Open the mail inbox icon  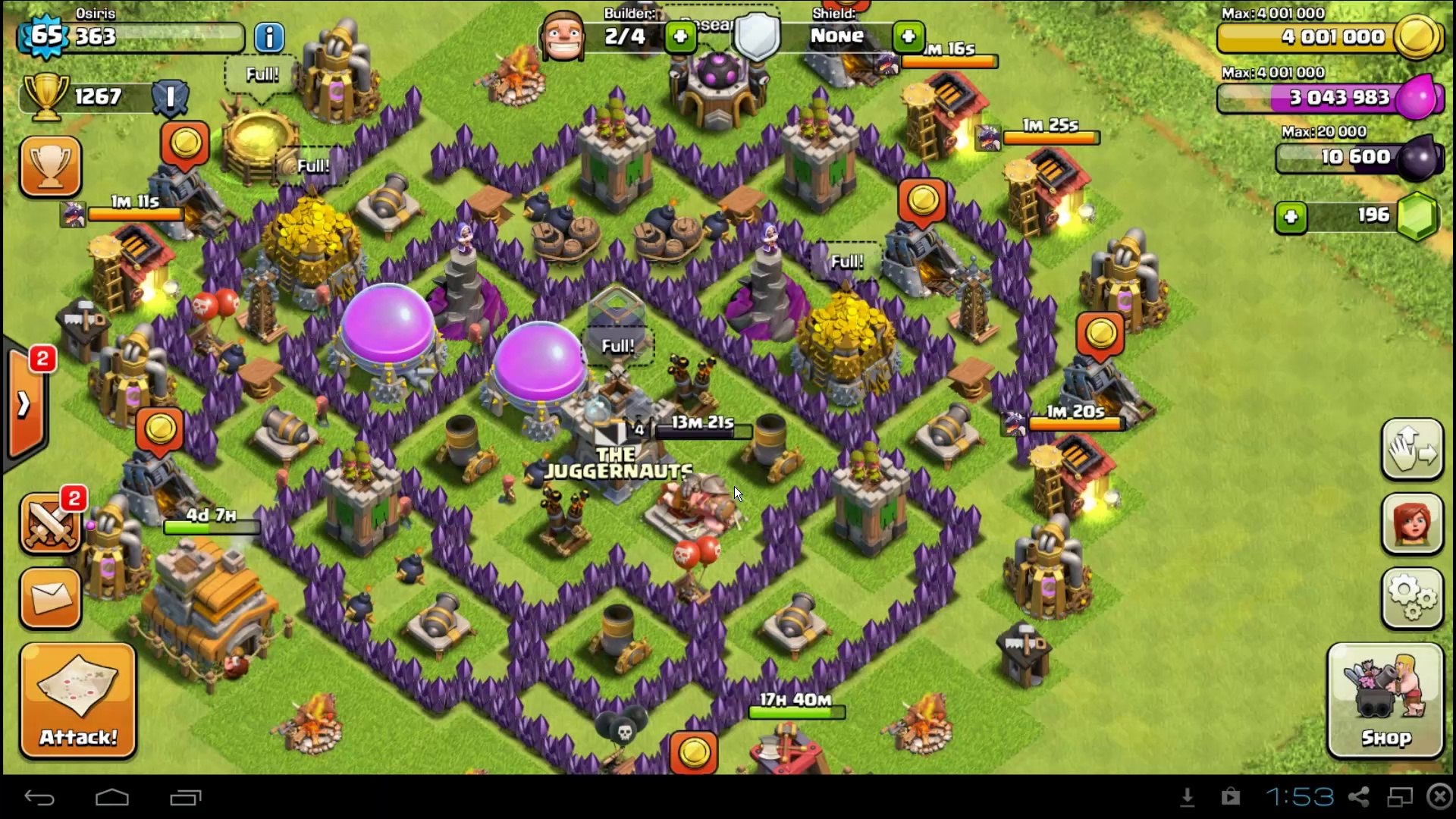[x=50, y=599]
